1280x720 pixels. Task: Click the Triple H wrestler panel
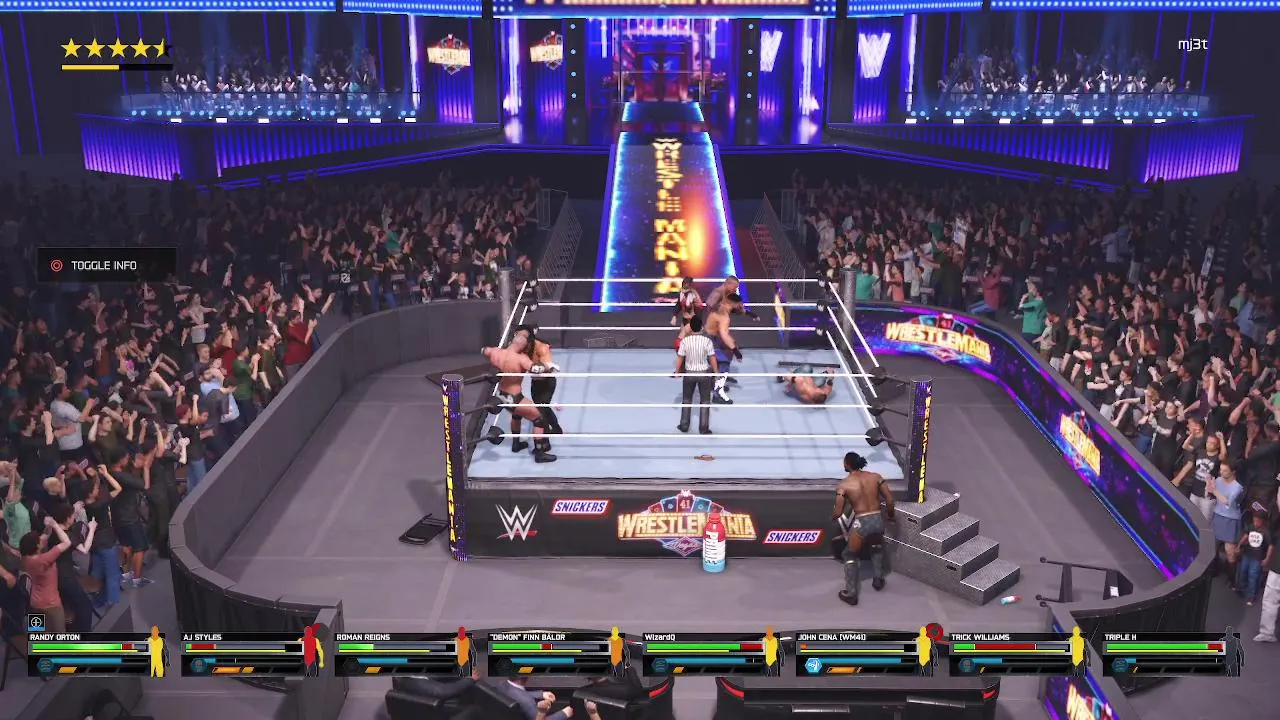(1171, 653)
